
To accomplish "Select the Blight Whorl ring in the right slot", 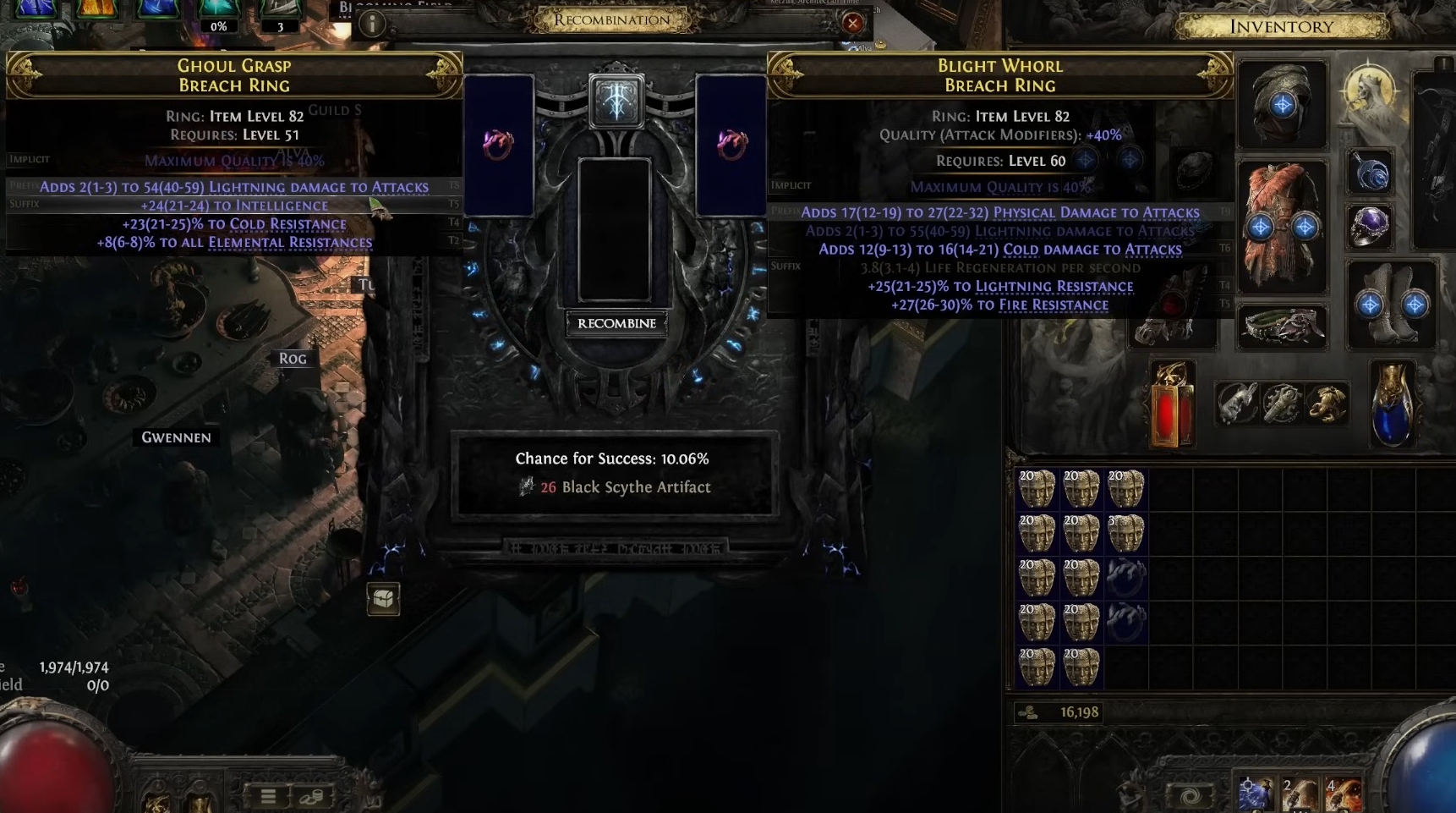I will 732,144.
